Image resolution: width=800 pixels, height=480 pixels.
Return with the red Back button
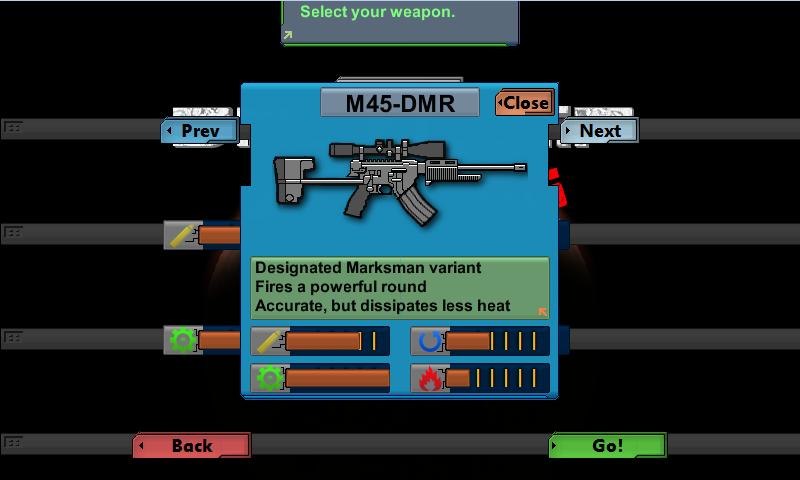coord(192,446)
